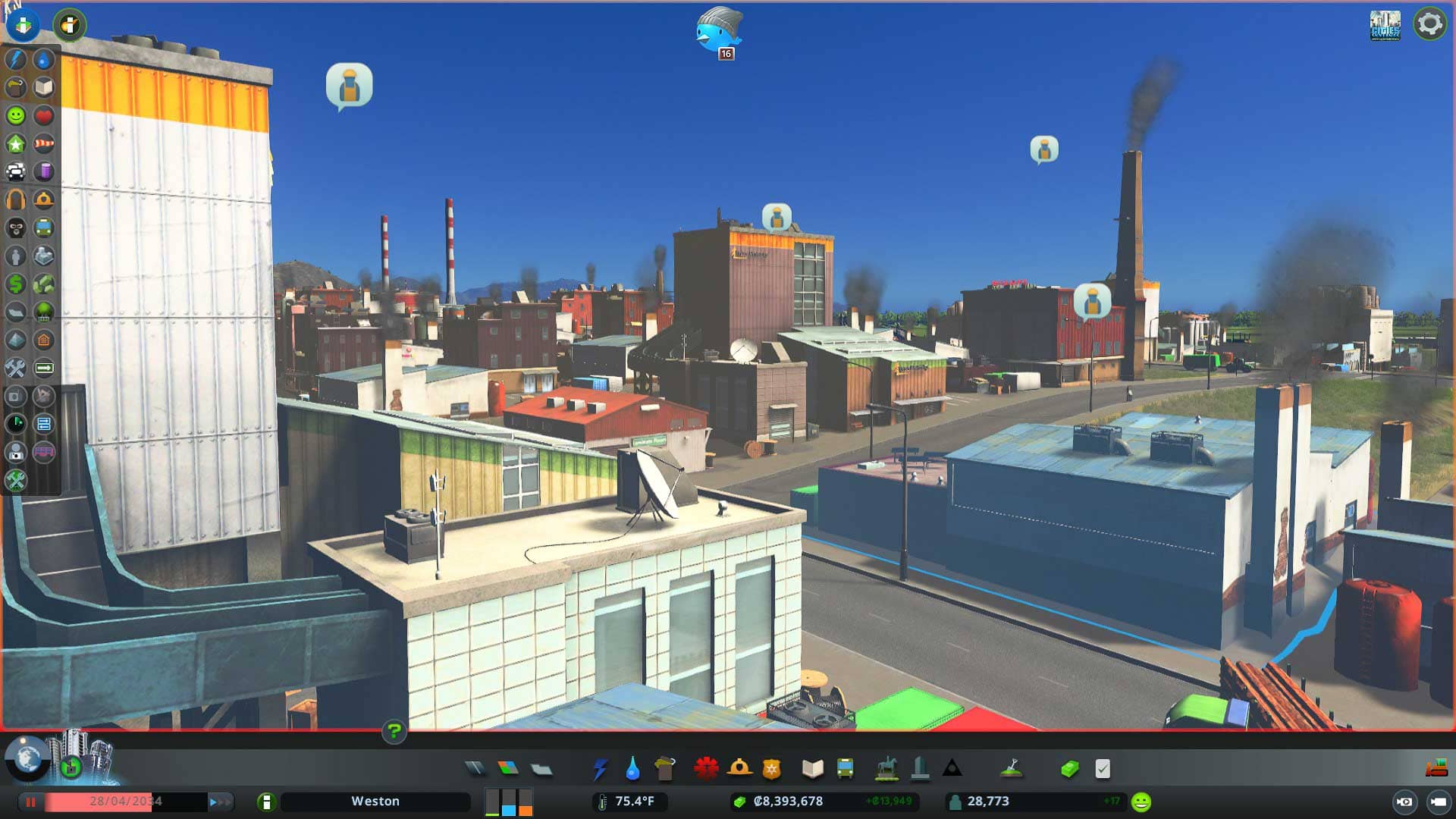
Task: Open the settings gear menu
Action: pyautogui.click(x=1429, y=24)
